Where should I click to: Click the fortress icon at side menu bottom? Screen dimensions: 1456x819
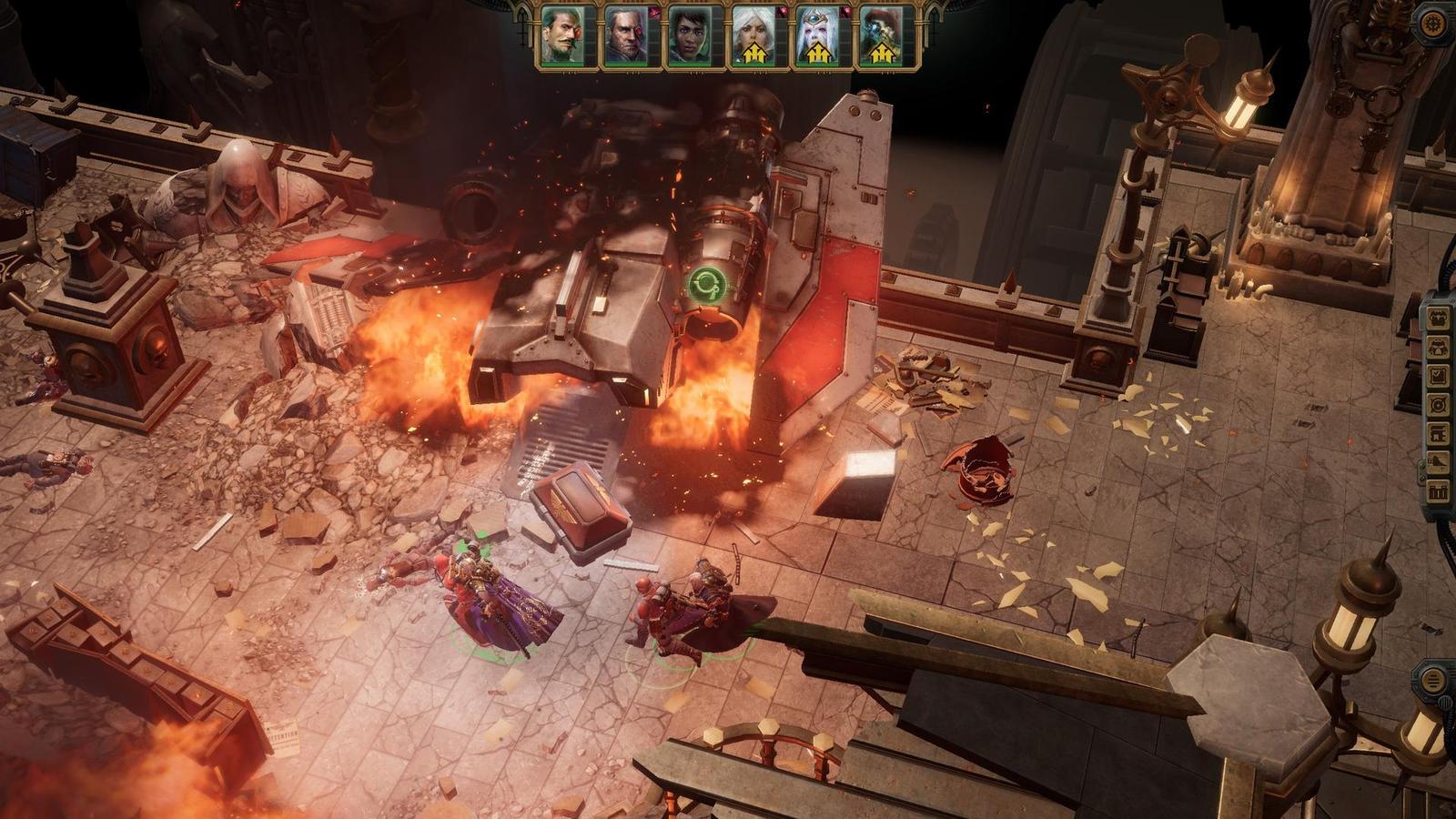coord(1439,491)
